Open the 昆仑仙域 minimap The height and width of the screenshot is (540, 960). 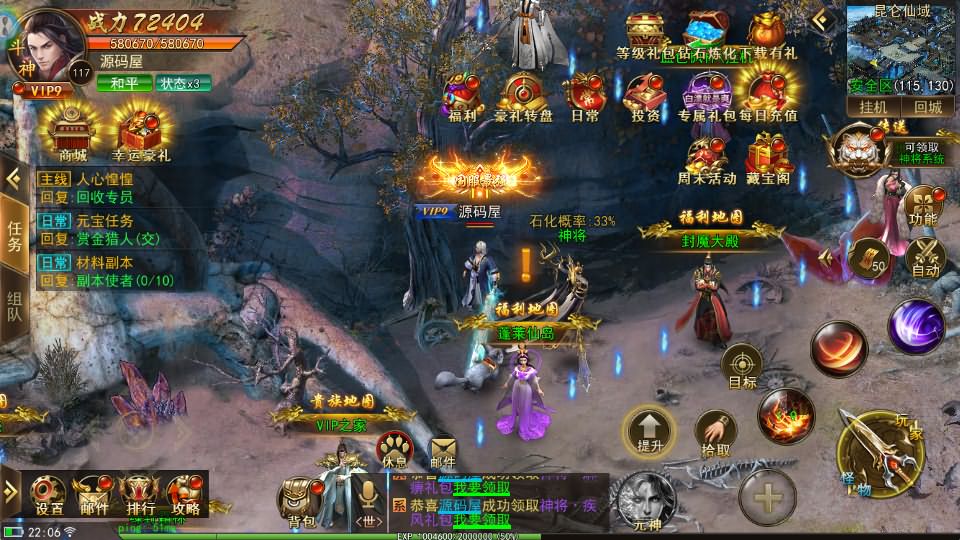click(902, 48)
